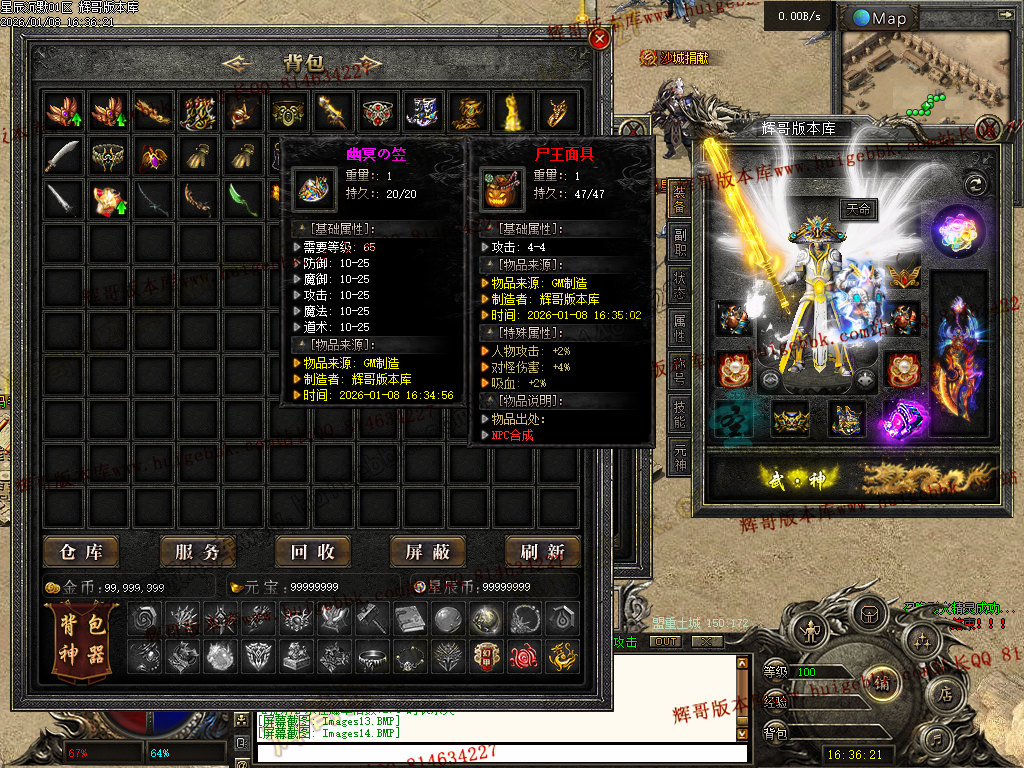Open the 副职 sub-class tab
Screen dimensions: 1024x768
click(680, 244)
